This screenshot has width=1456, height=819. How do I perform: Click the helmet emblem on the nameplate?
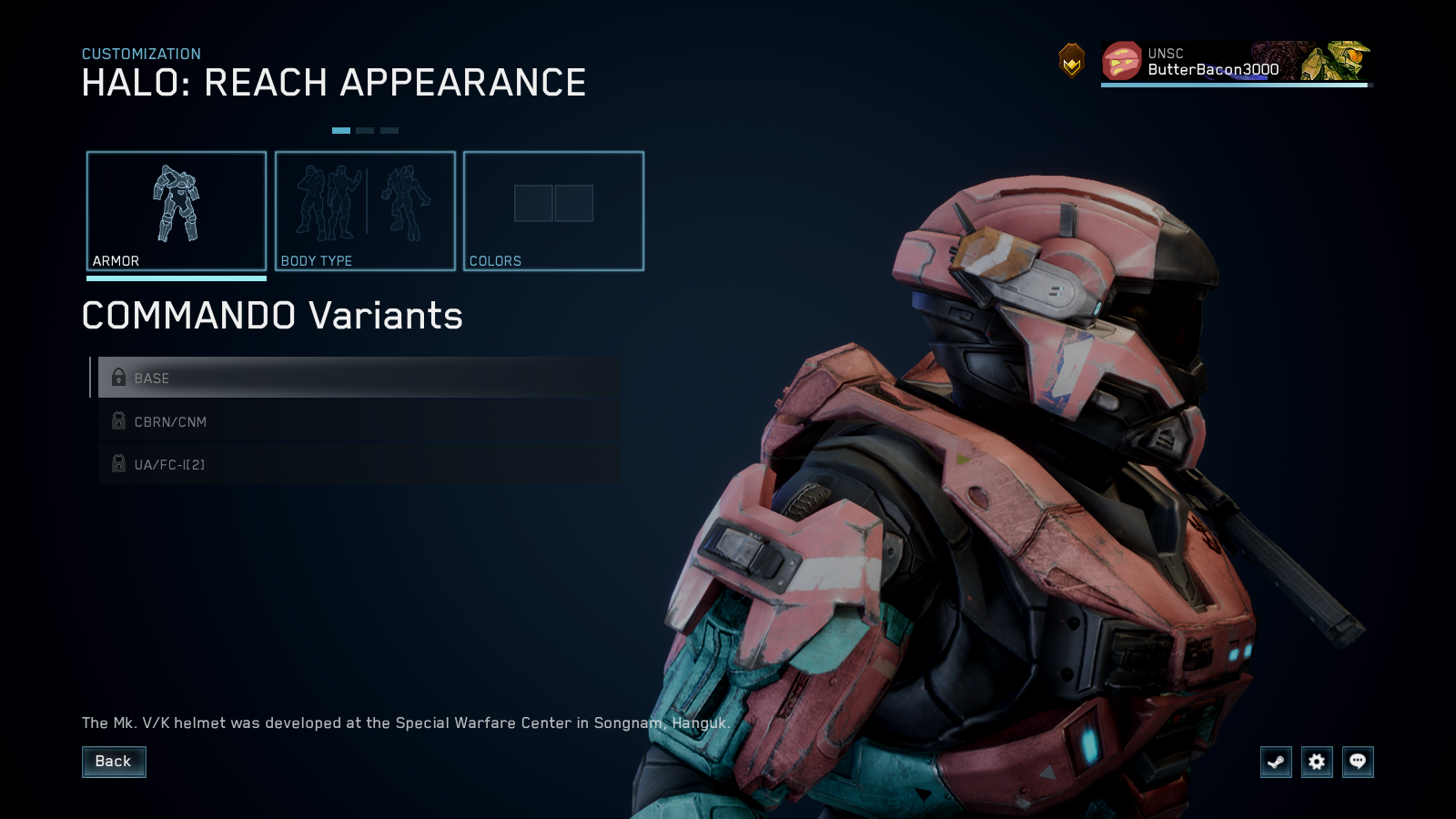1121,62
